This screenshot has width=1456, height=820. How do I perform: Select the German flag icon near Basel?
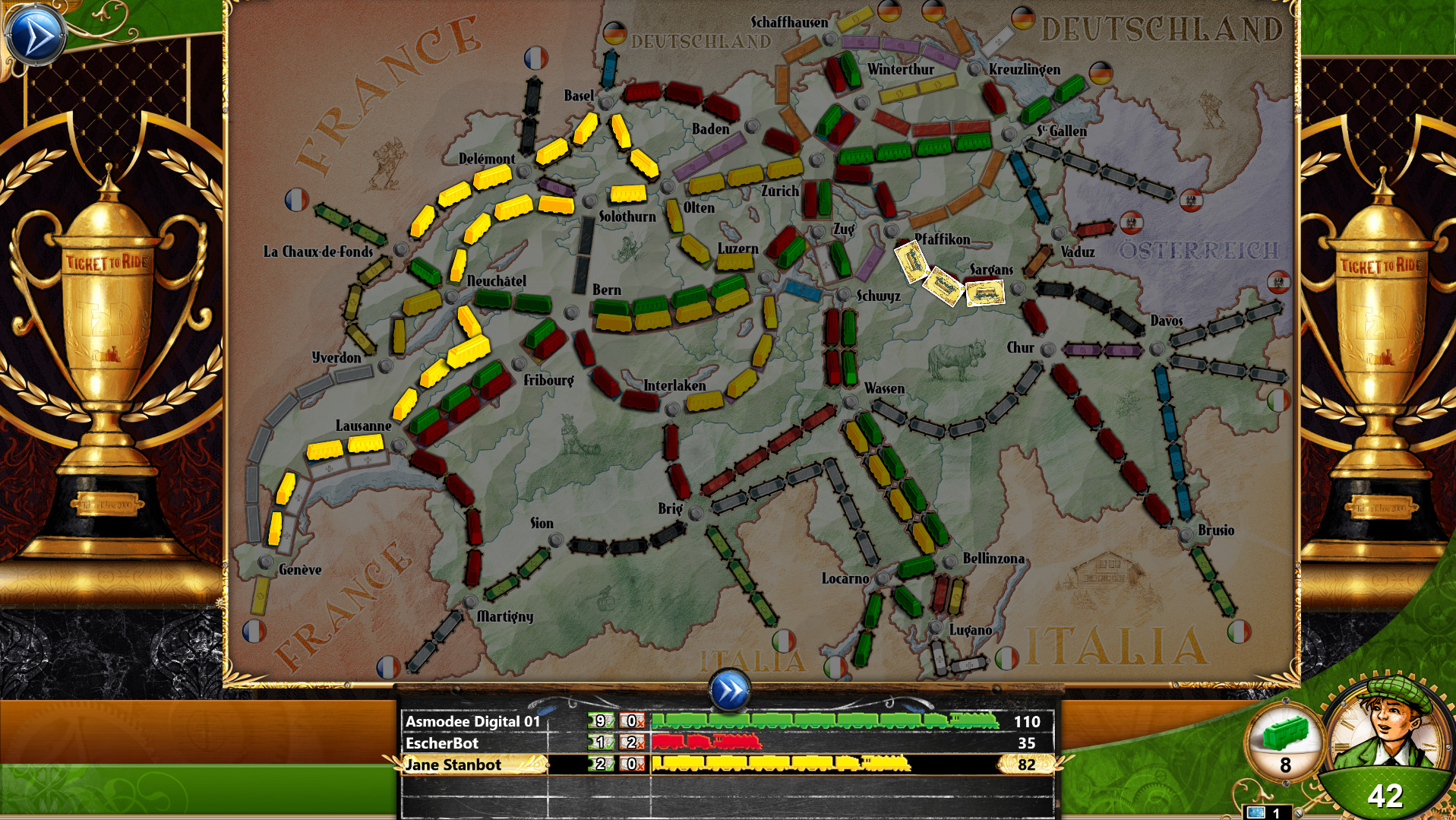point(616,33)
